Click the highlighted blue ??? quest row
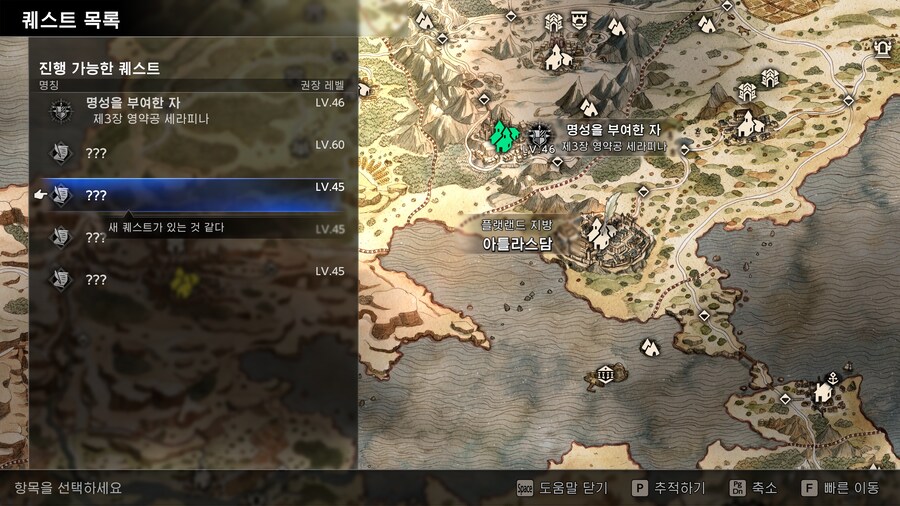Viewport: 900px width, 506px height. [x=190, y=195]
